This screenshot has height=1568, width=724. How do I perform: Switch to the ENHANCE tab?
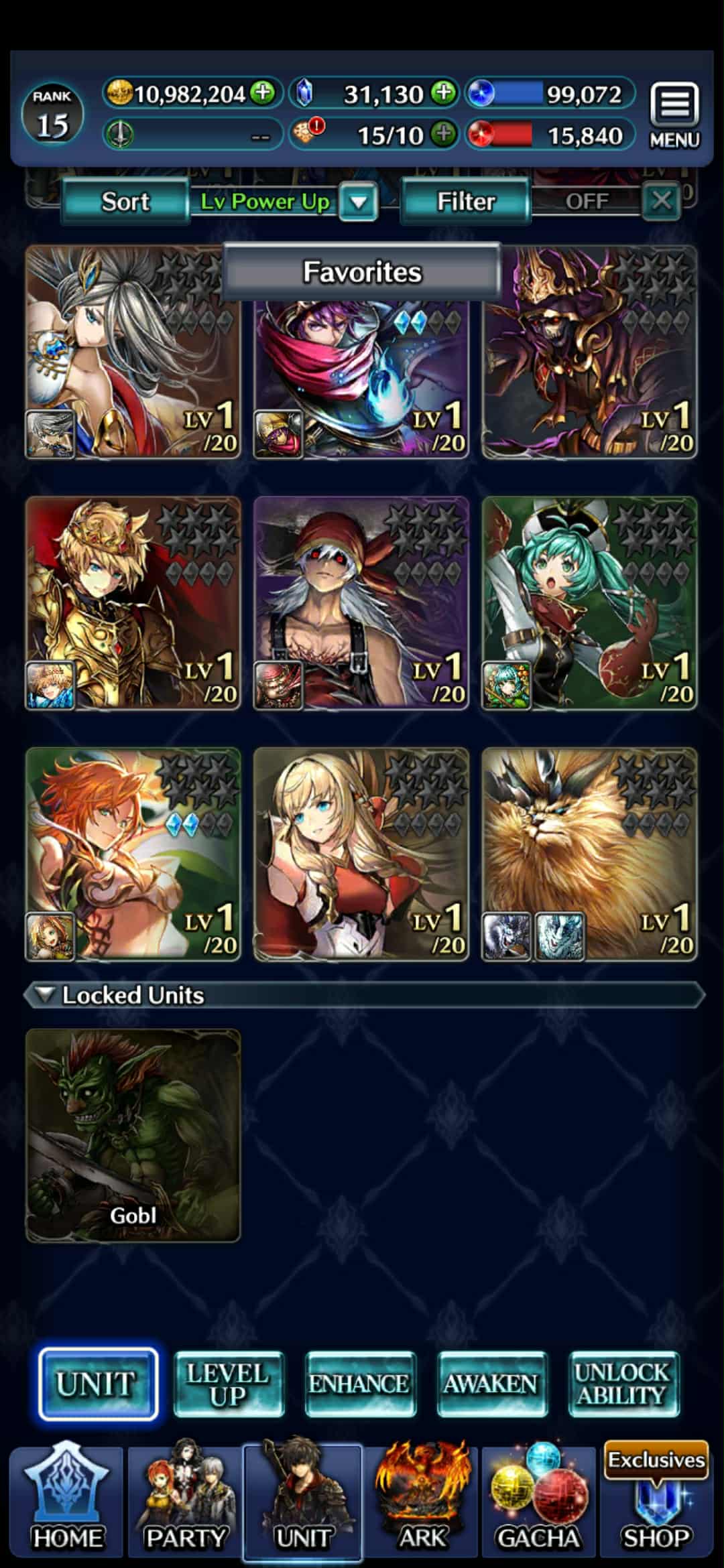point(360,1384)
